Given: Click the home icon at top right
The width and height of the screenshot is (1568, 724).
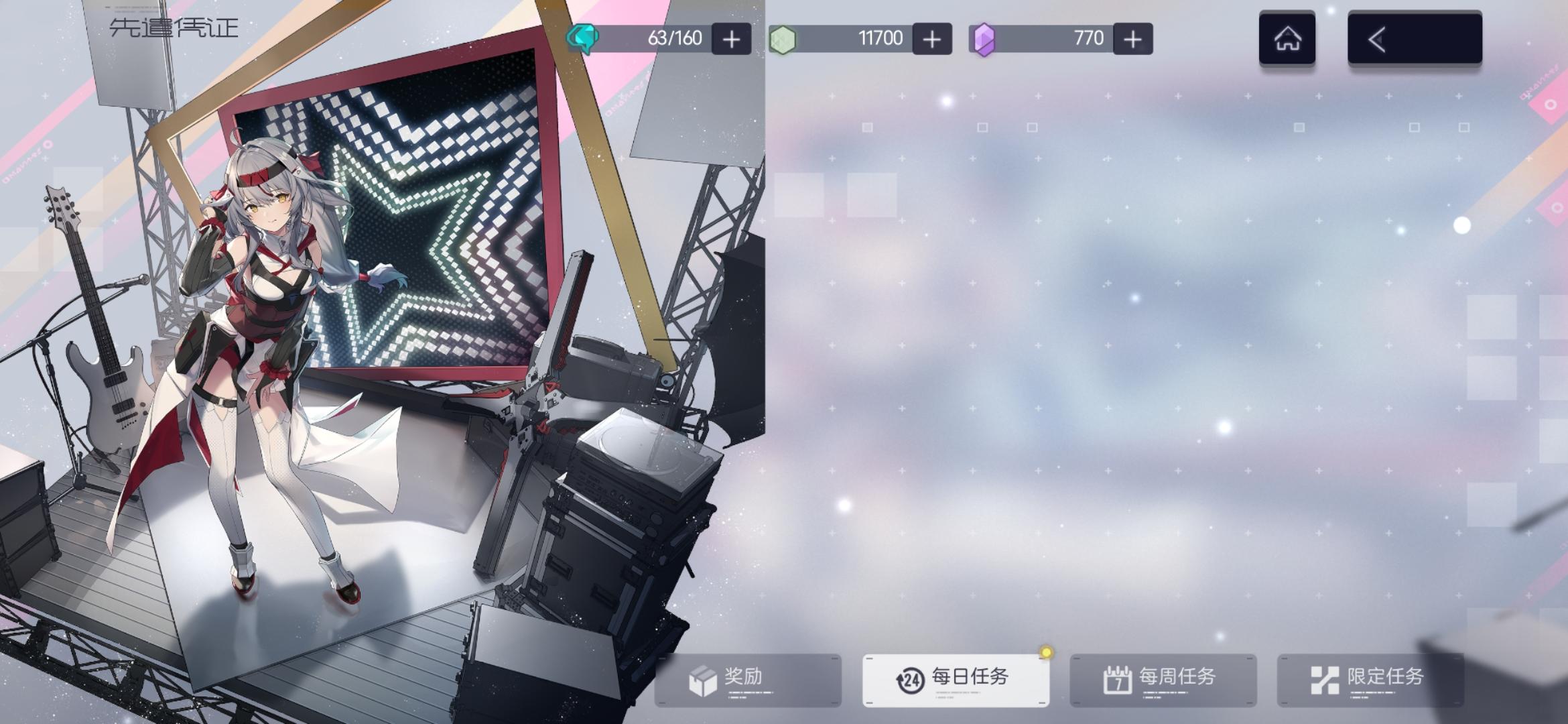Looking at the screenshot, I should pos(1287,38).
